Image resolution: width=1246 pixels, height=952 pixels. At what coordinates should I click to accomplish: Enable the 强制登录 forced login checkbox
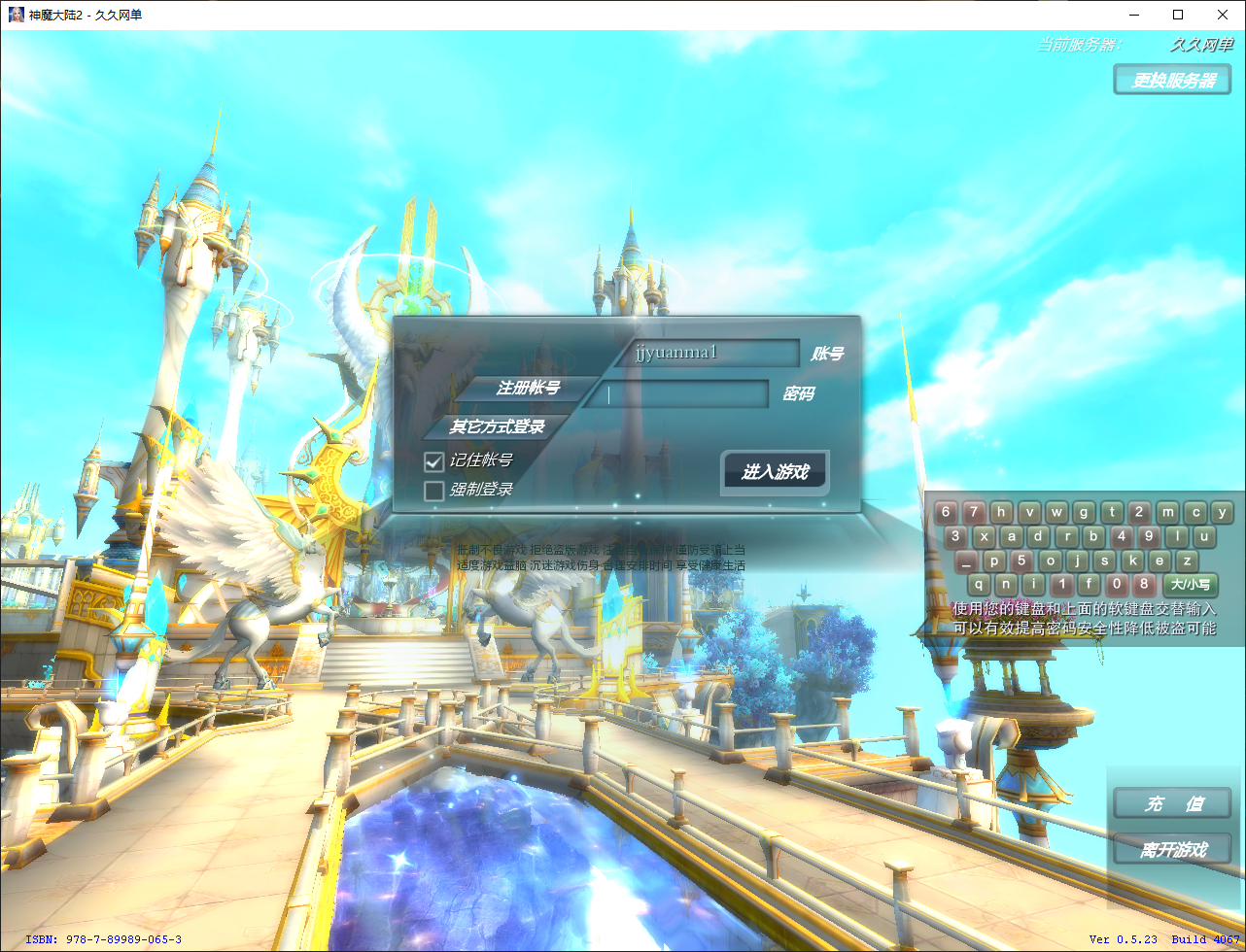(x=434, y=491)
